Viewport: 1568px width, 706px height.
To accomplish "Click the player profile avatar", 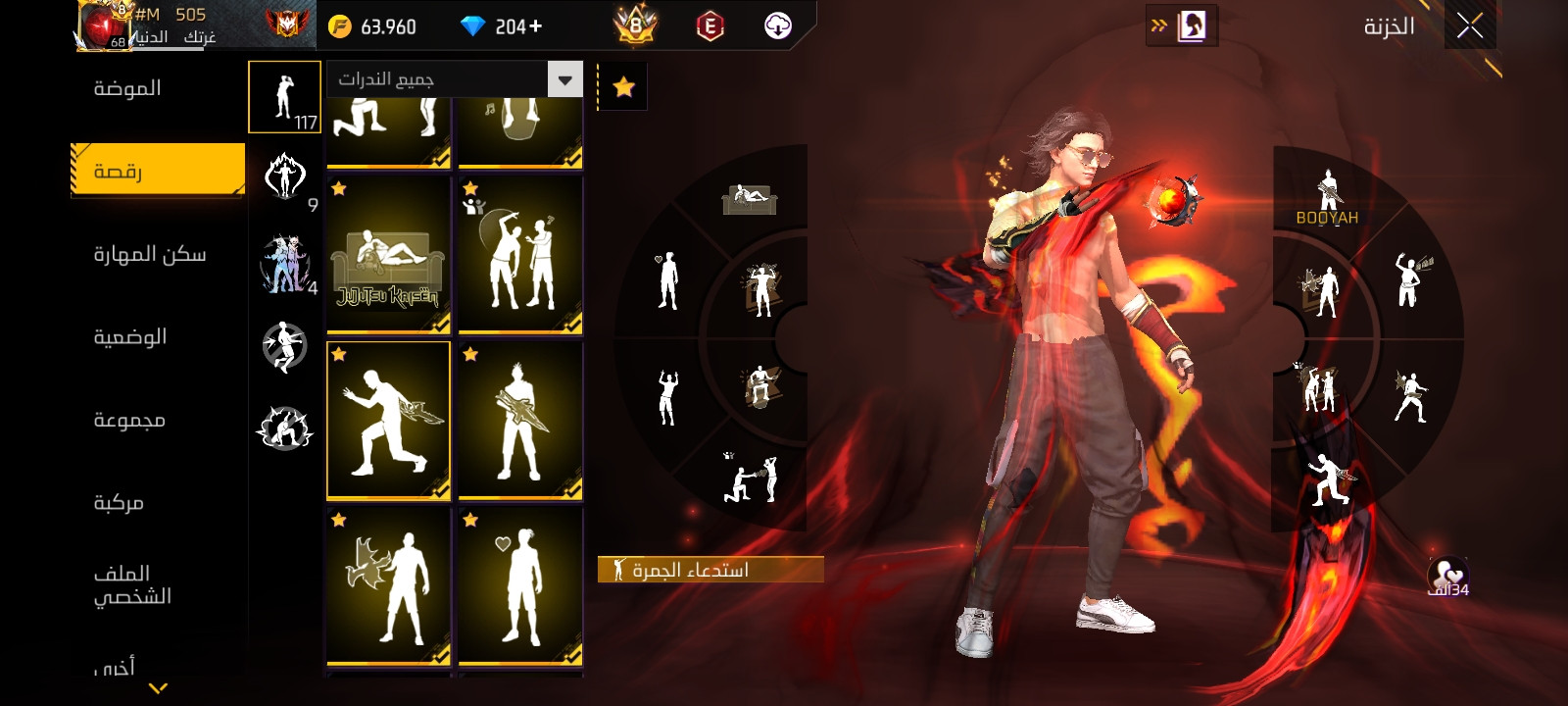I will pos(106,25).
